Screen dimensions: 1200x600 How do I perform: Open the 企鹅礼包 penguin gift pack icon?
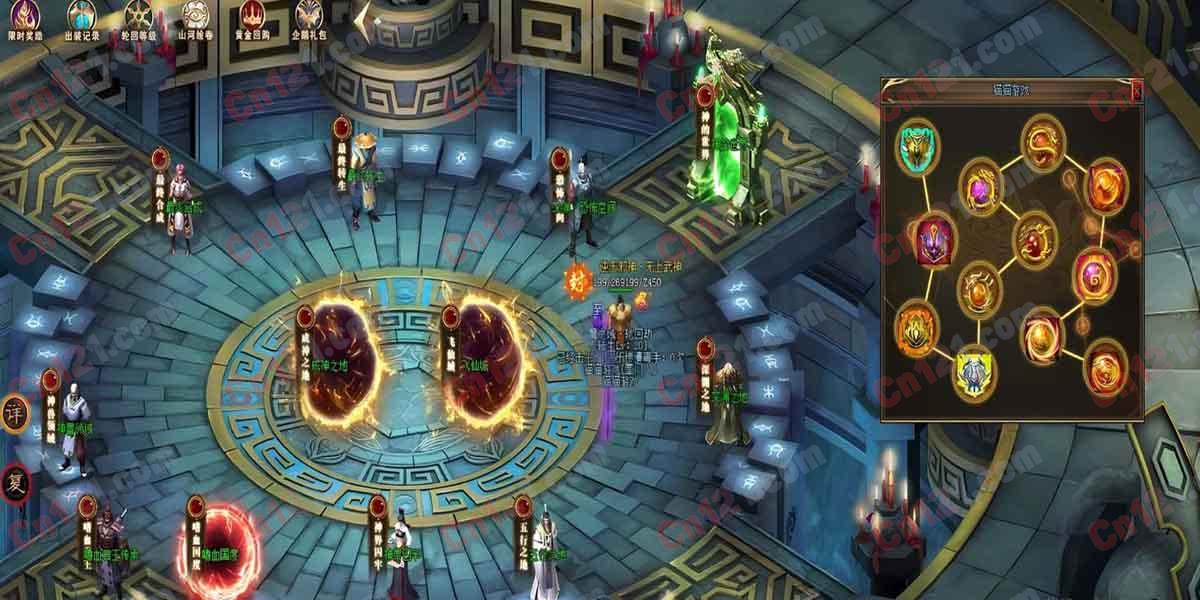click(x=310, y=16)
